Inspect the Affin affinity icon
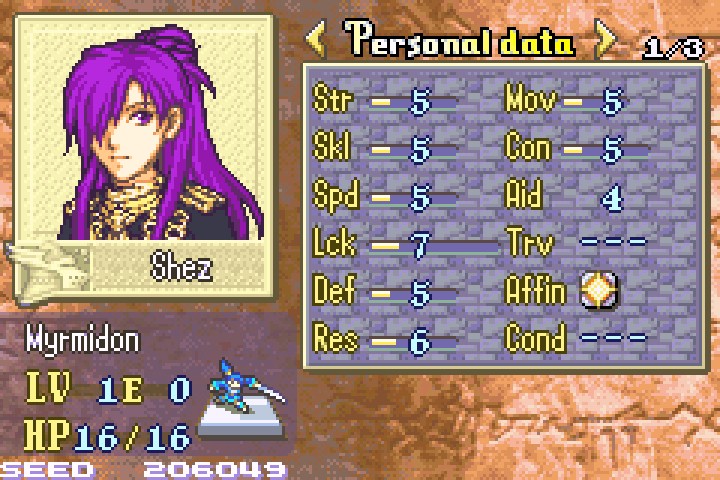Screen dimensions: 720x480 click(600, 291)
